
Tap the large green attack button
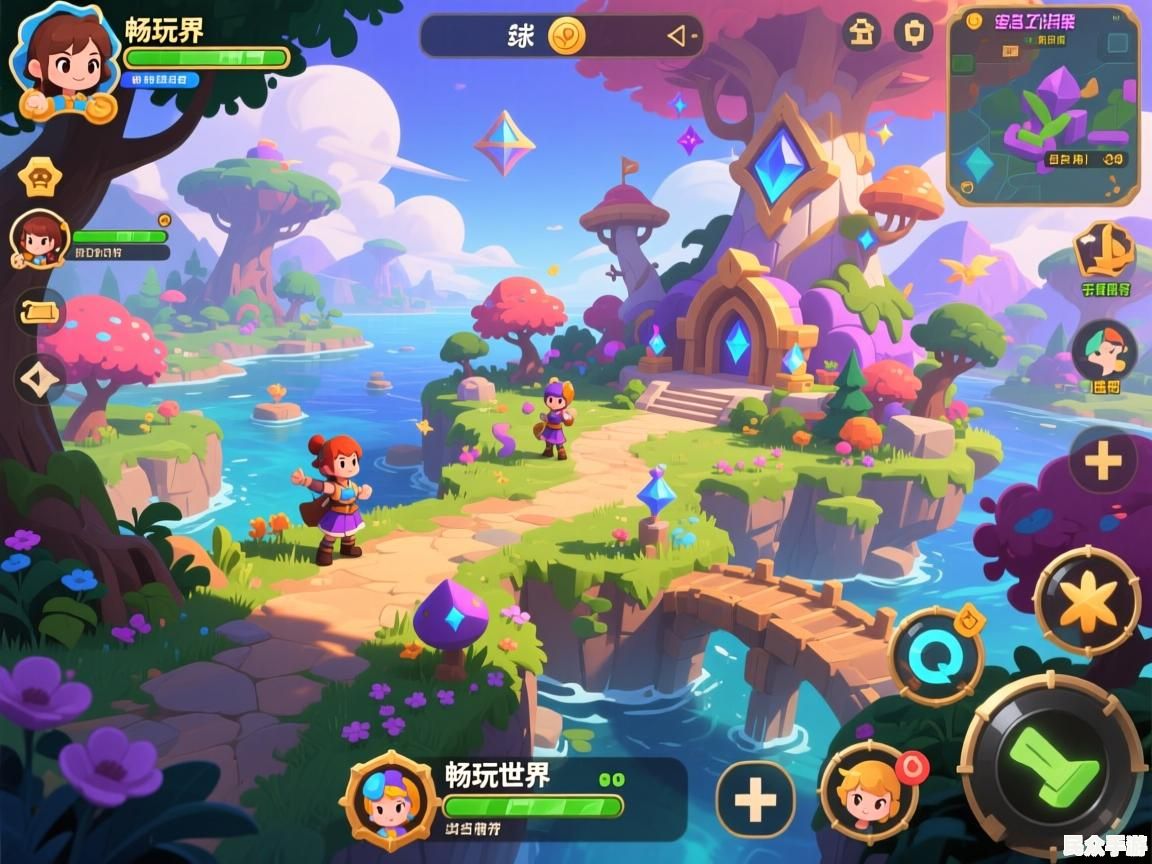click(1051, 766)
